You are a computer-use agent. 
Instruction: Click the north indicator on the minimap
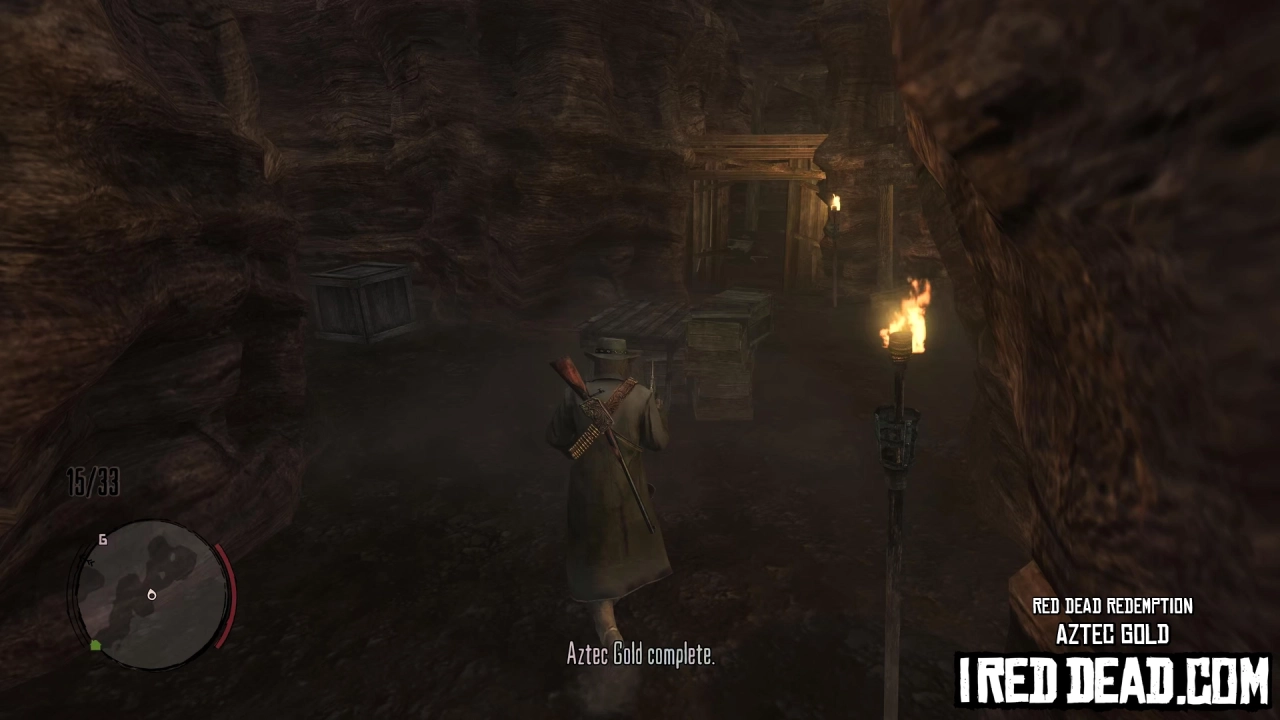[103, 540]
